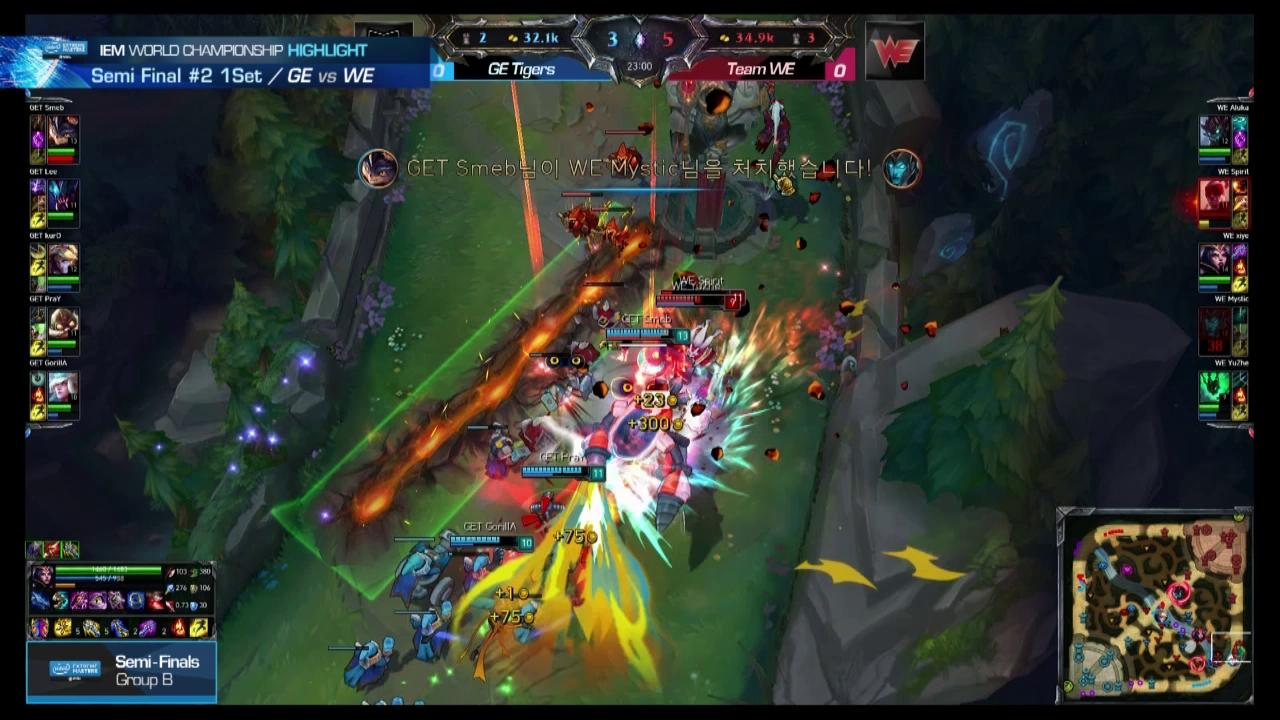
Task: Click the green health bar in stats panel
Action: [x=110, y=570]
